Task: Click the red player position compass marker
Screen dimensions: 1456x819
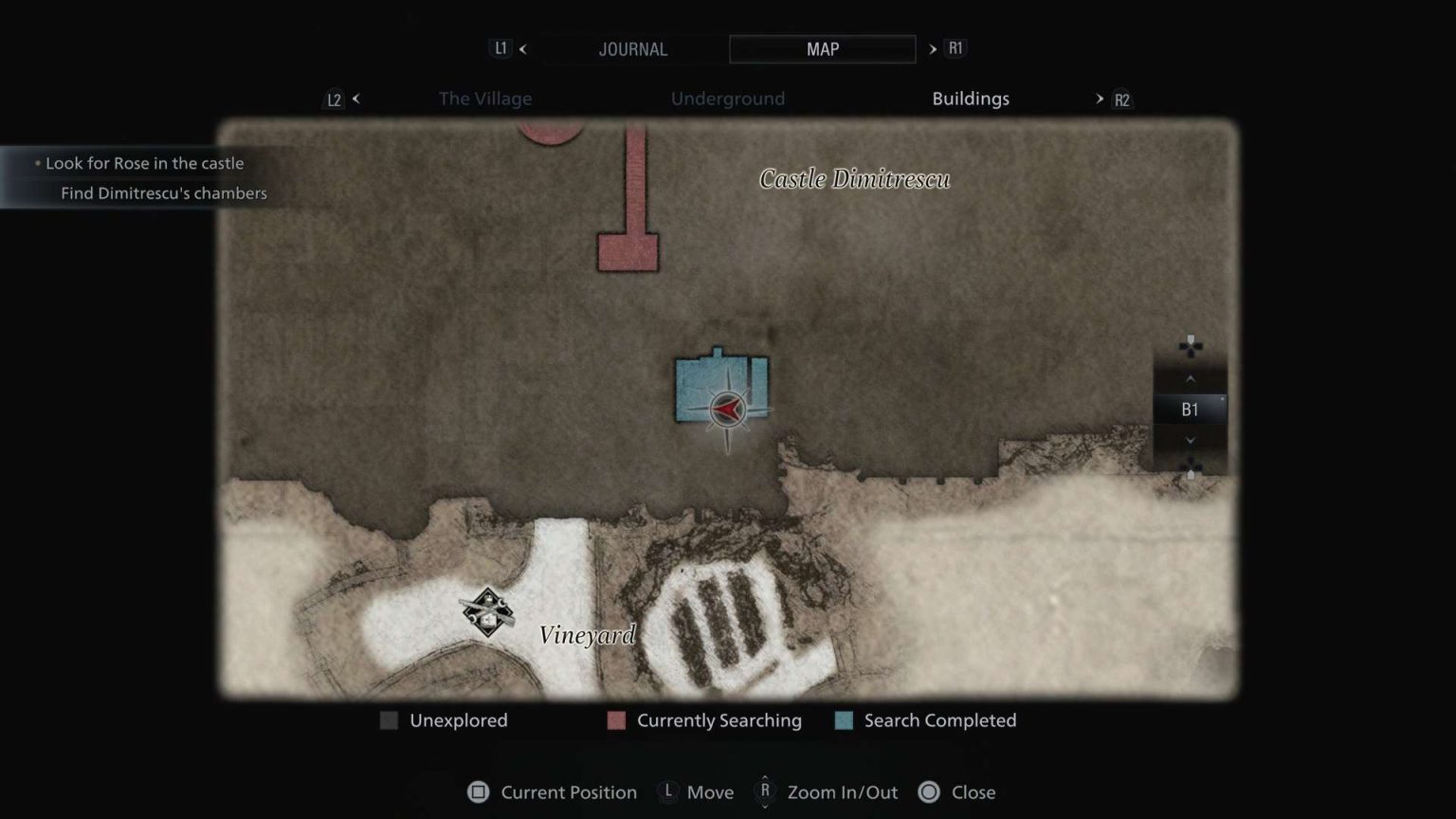Action: pyautogui.click(x=726, y=409)
